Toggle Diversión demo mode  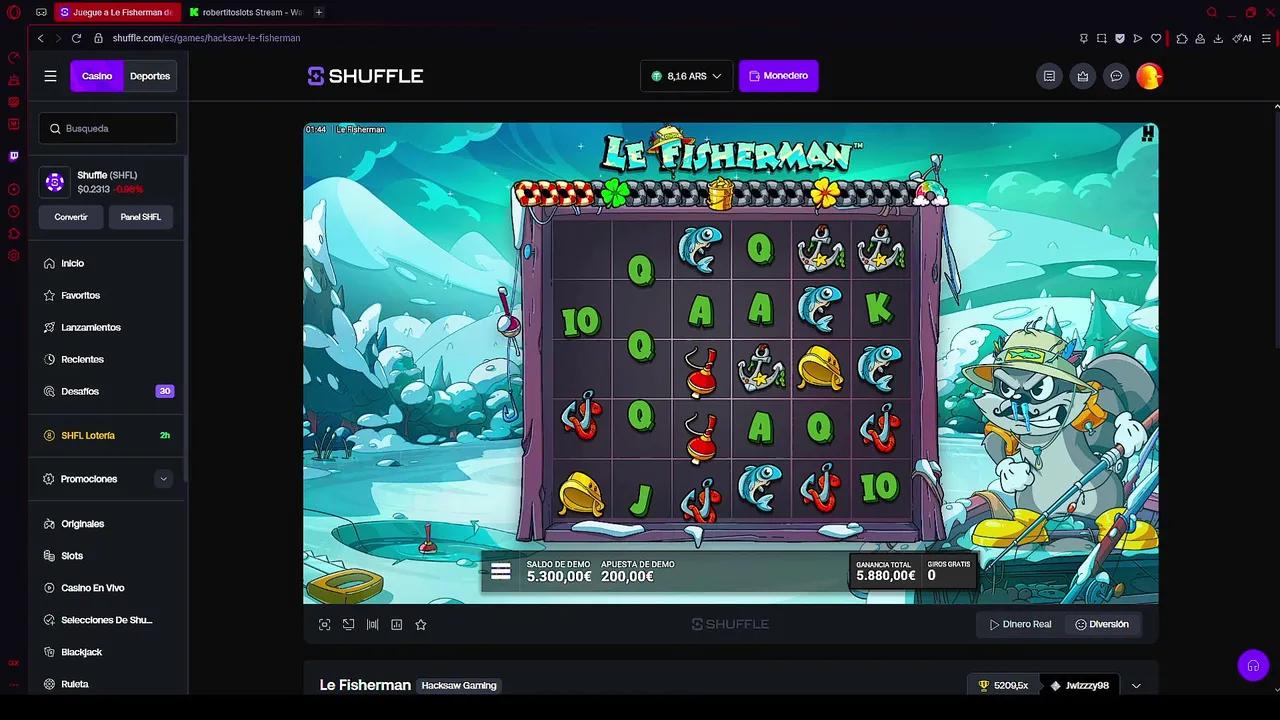click(x=1102, y=624)
